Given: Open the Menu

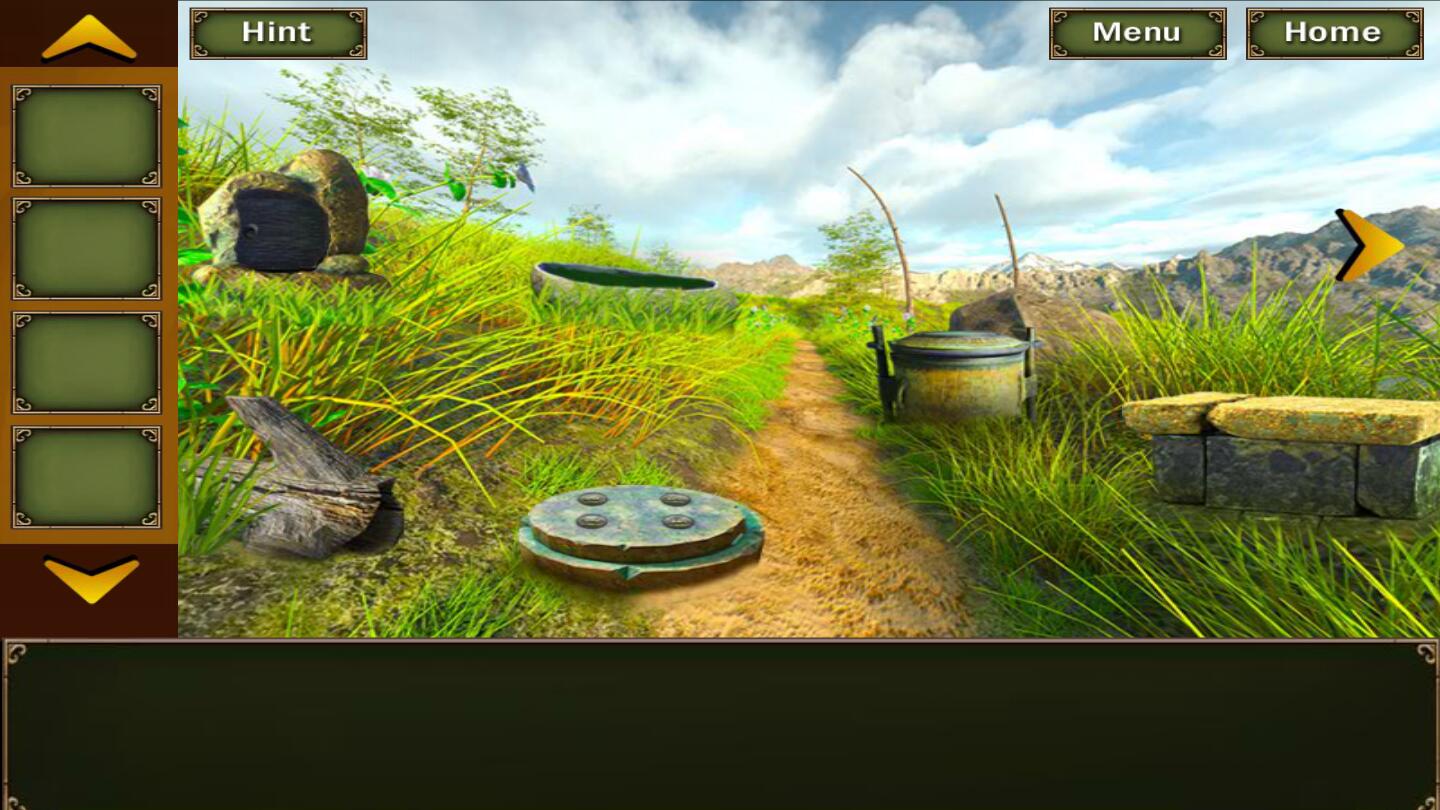Looking at the screenshot, I should point(1136,31).
